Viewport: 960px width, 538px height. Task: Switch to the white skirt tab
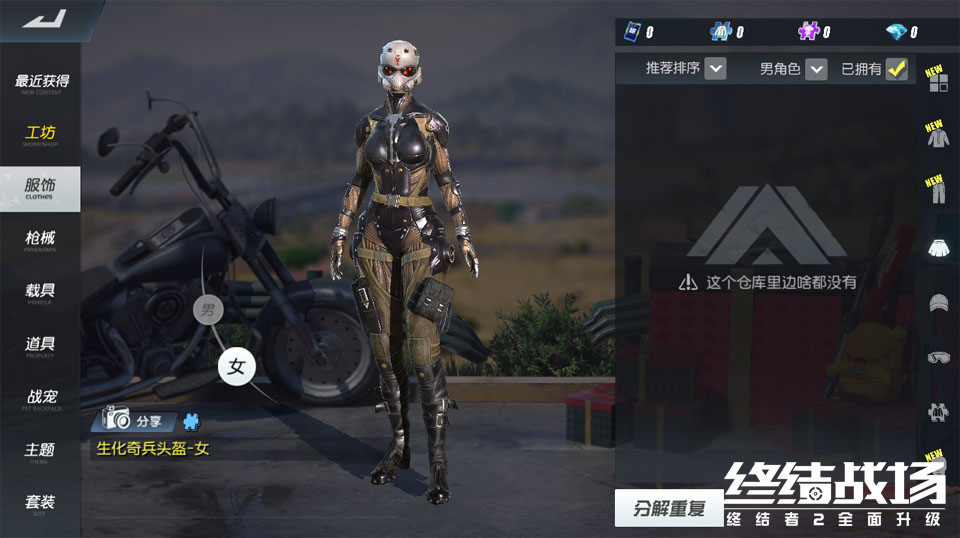click(x=938, y=247)
